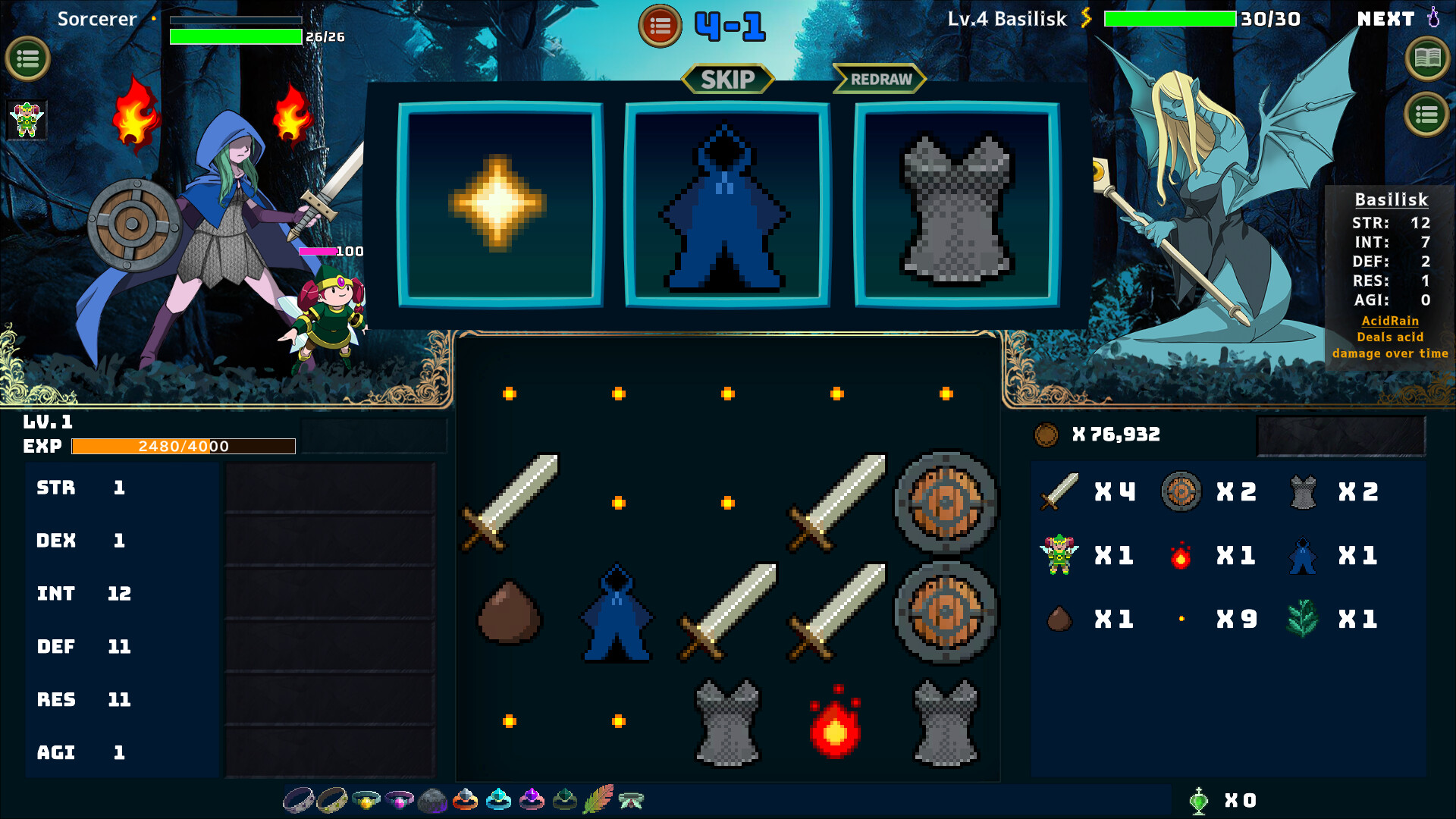Pick the grey chainmail armor reward card

[956, 205]
